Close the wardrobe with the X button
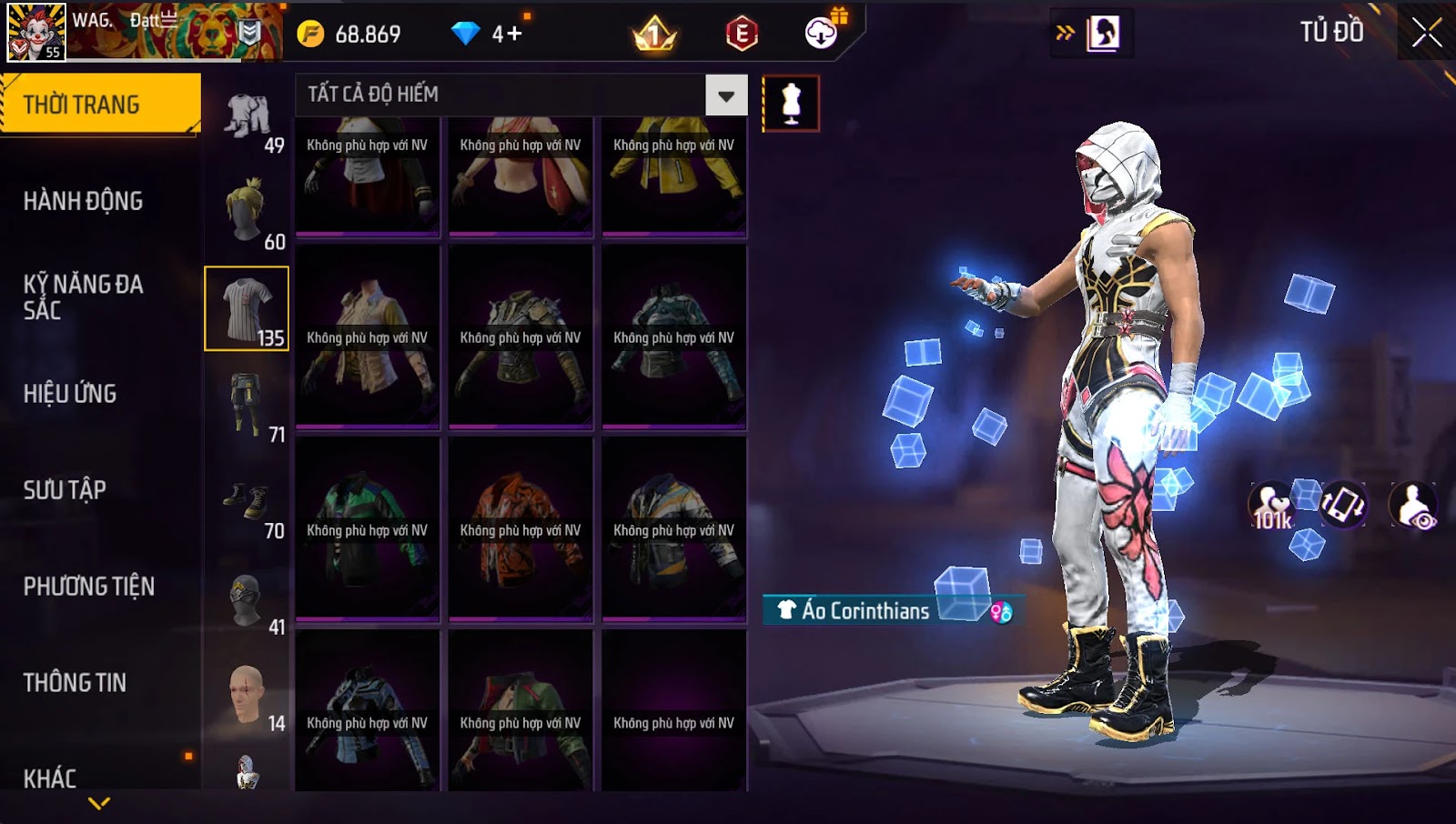 point(1426,34)
